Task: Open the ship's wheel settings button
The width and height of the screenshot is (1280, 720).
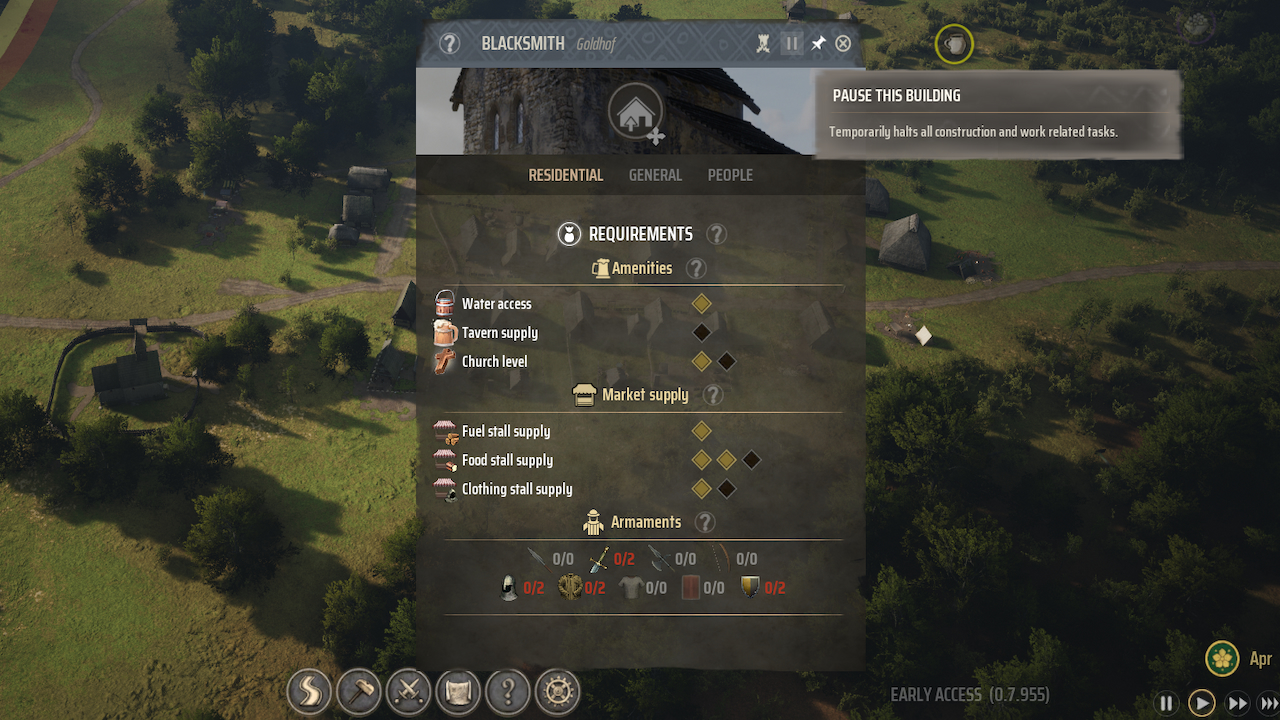Action: (x=557, y=690)
